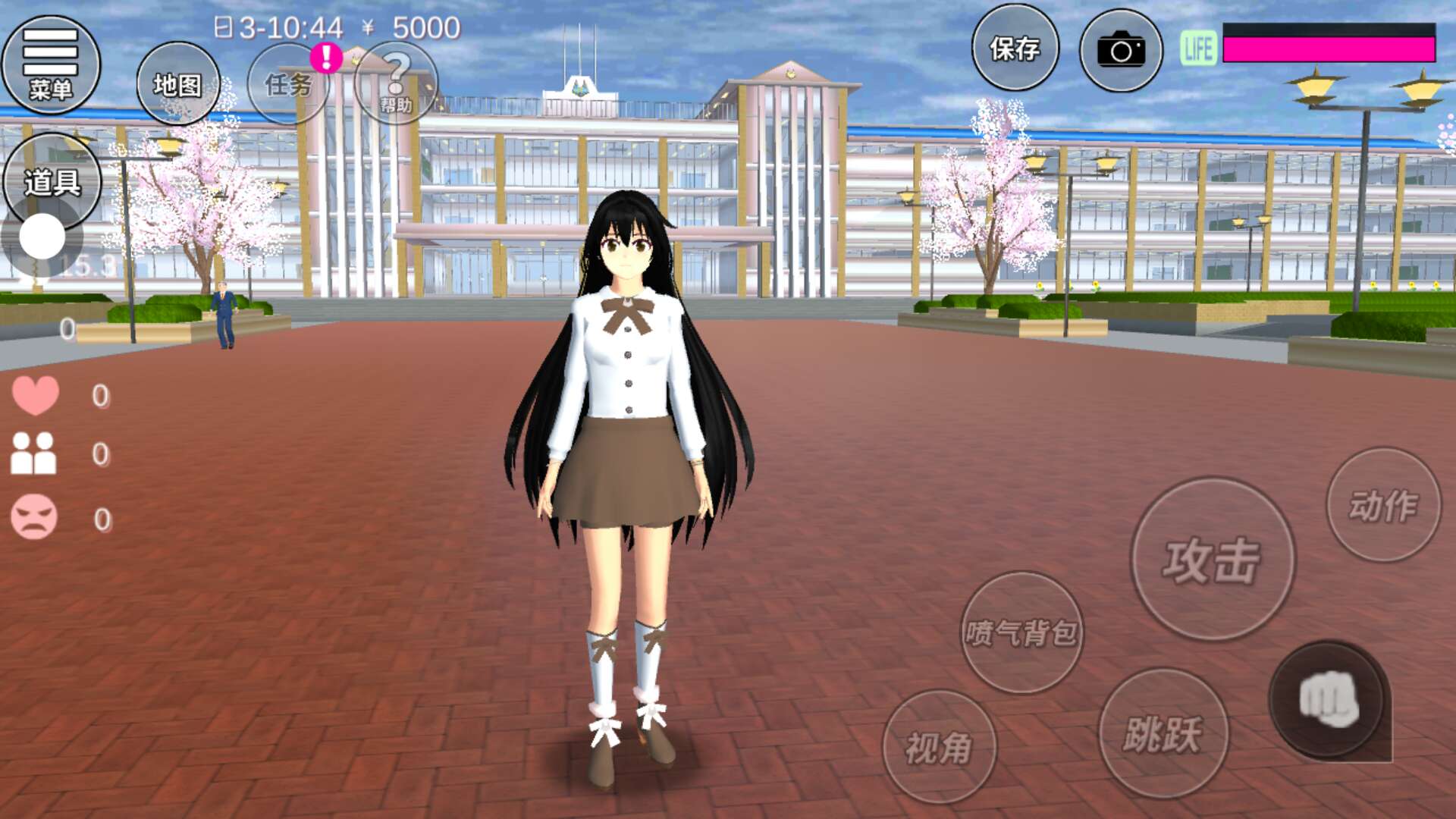Take a photo with the camera icon

click(x=1121, y=51)
